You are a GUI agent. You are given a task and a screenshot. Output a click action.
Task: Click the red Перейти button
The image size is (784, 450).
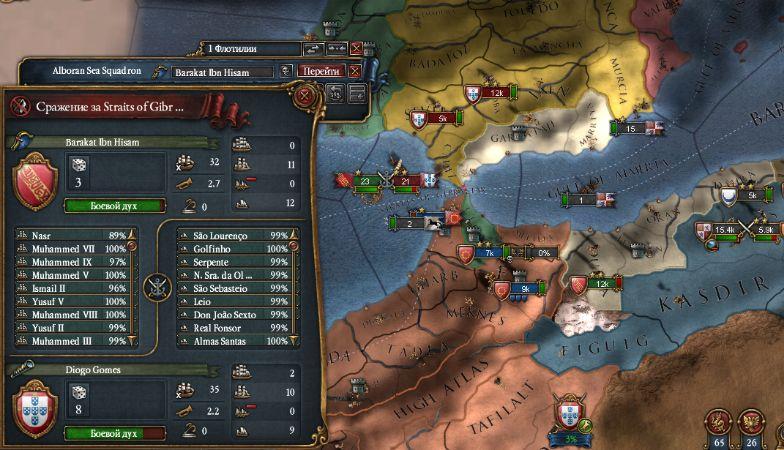(321, 71)
